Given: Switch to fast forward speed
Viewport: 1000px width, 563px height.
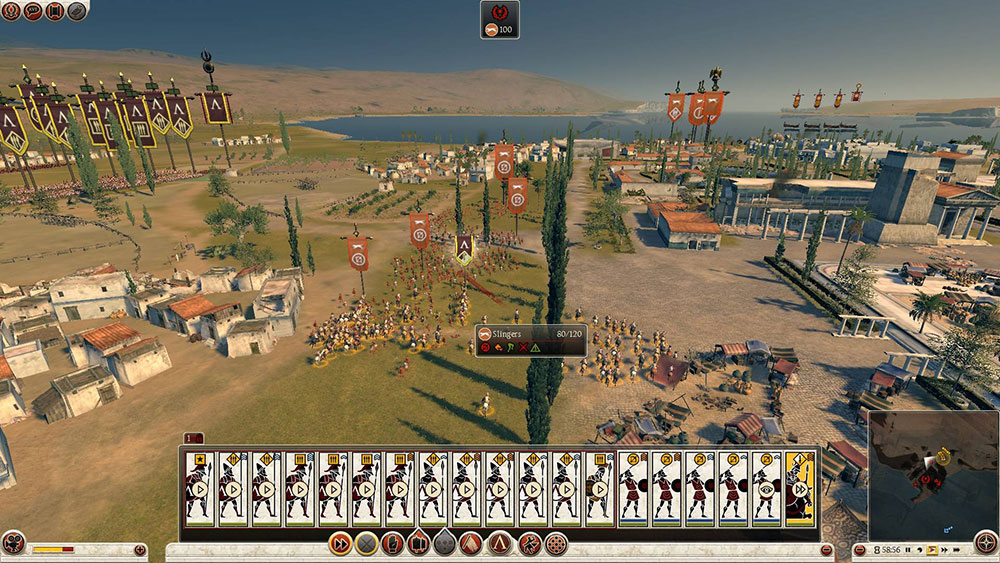Looking at the screenshot, I should click(946, 550).
